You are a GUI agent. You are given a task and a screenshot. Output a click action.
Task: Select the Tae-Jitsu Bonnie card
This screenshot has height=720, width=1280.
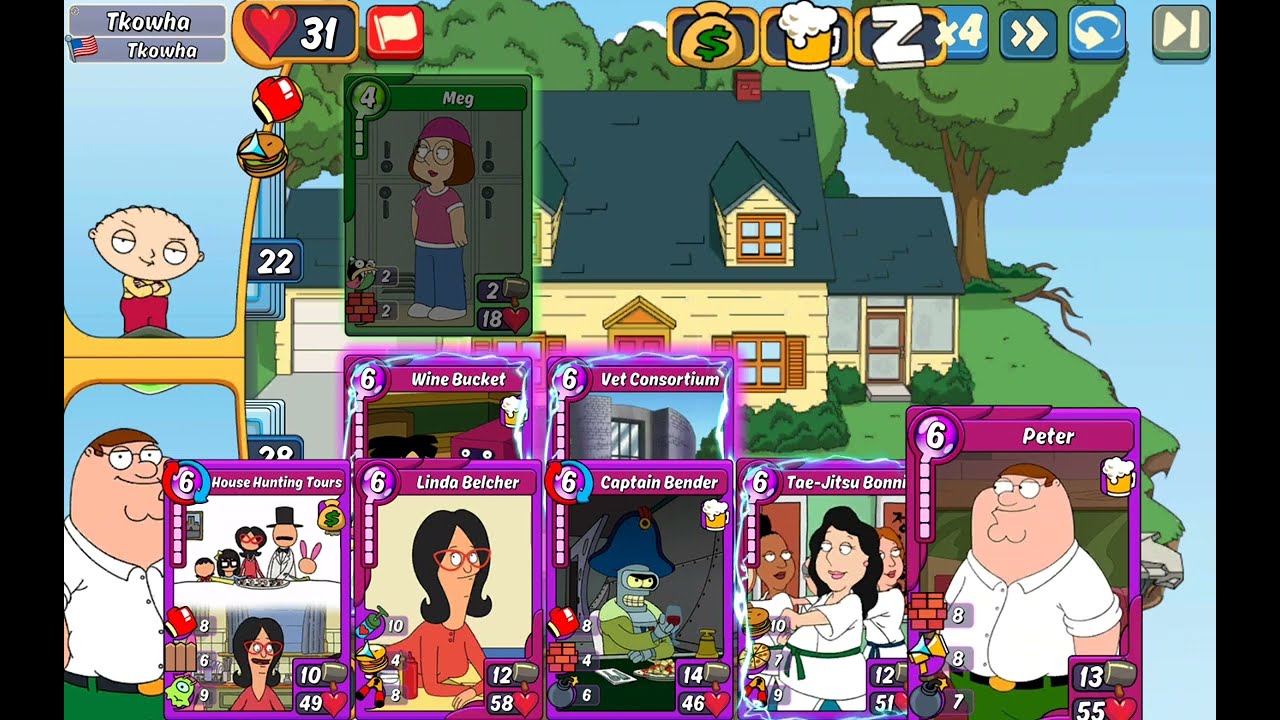(822, 590)
